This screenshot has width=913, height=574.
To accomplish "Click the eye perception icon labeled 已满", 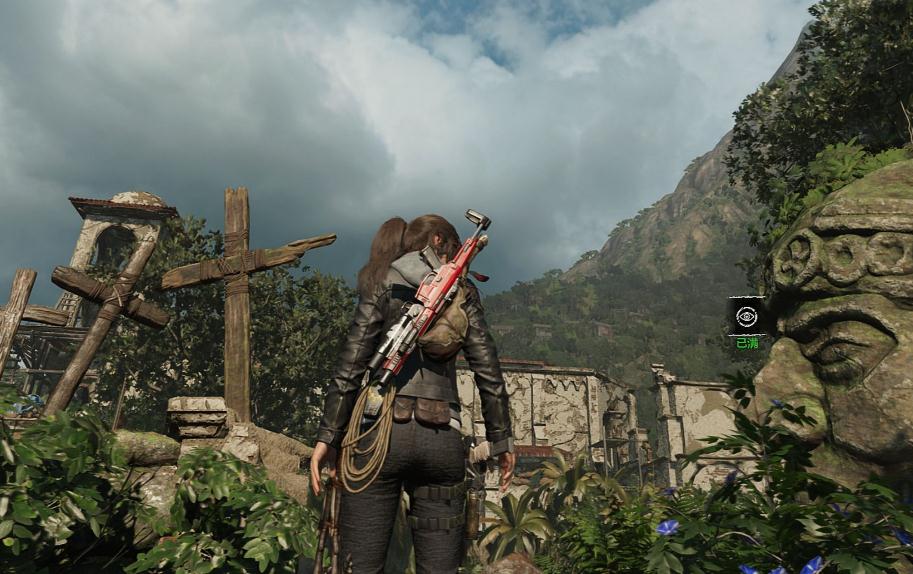I will (746, 317).
